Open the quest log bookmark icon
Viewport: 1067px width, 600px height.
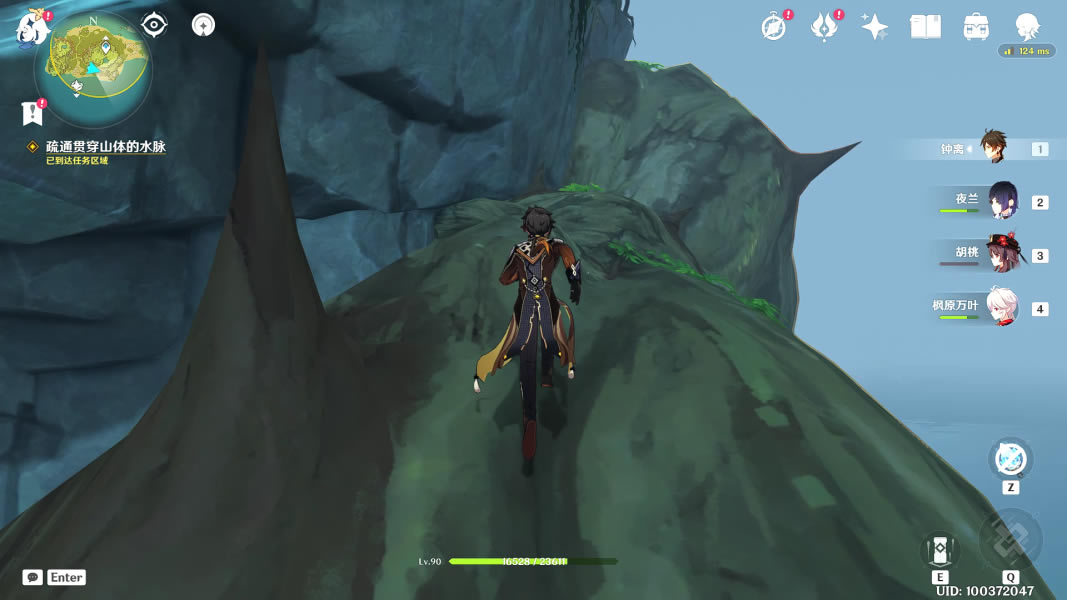tap(31, 113)
